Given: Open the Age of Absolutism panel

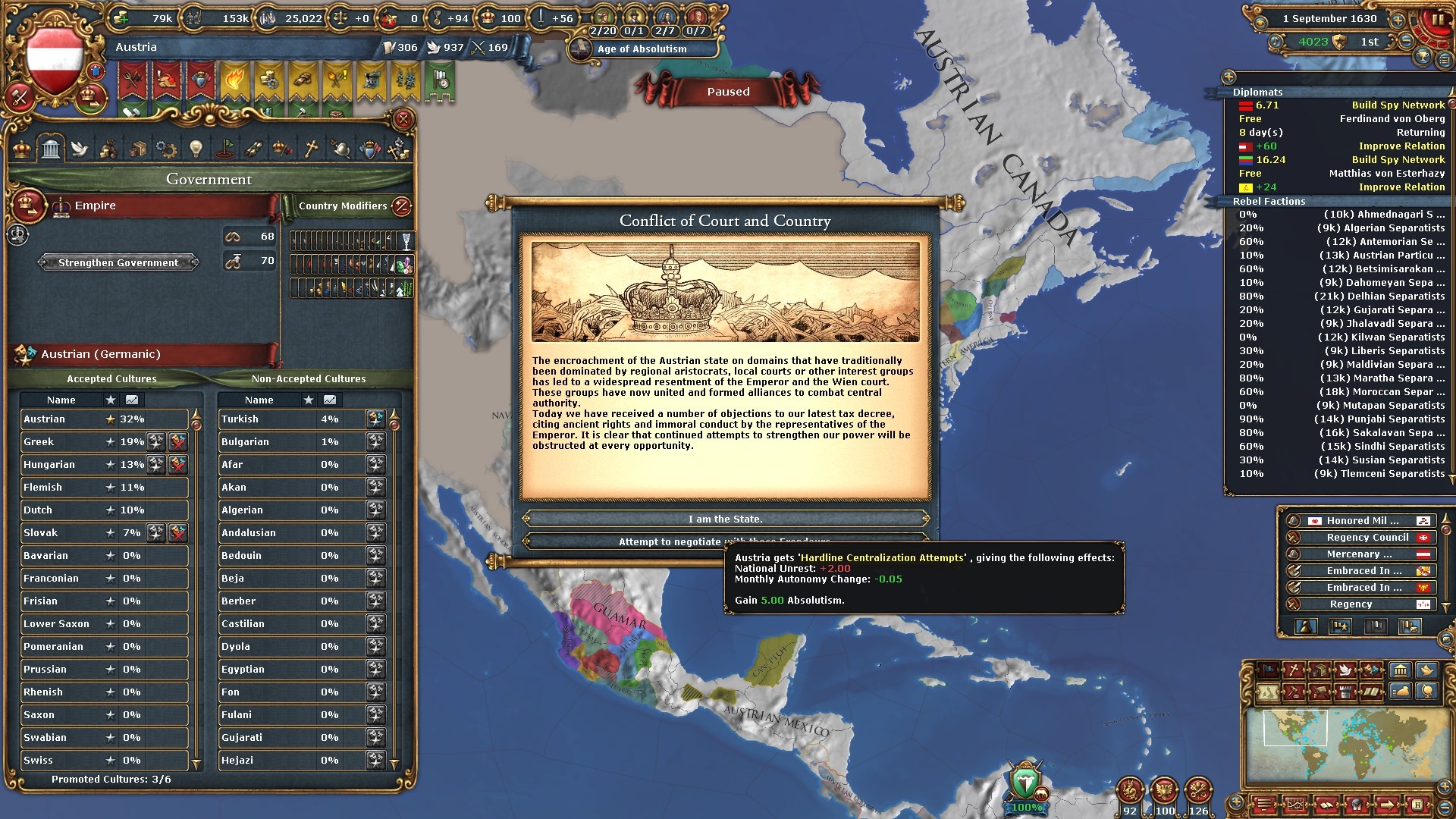Looking at the screenshot, I should [642, 49].
